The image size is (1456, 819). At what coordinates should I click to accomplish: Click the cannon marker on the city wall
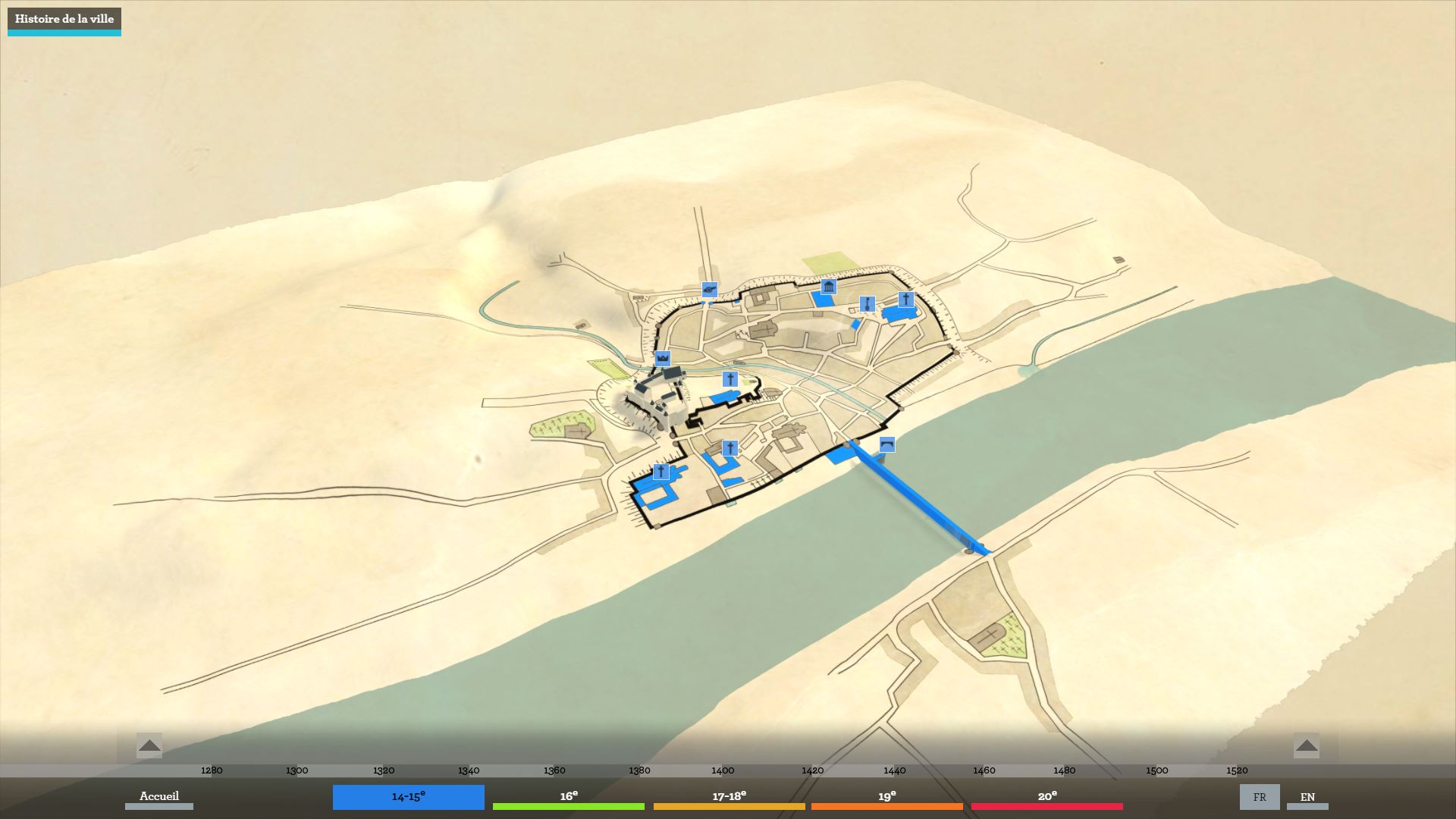(x=709, y=289)
